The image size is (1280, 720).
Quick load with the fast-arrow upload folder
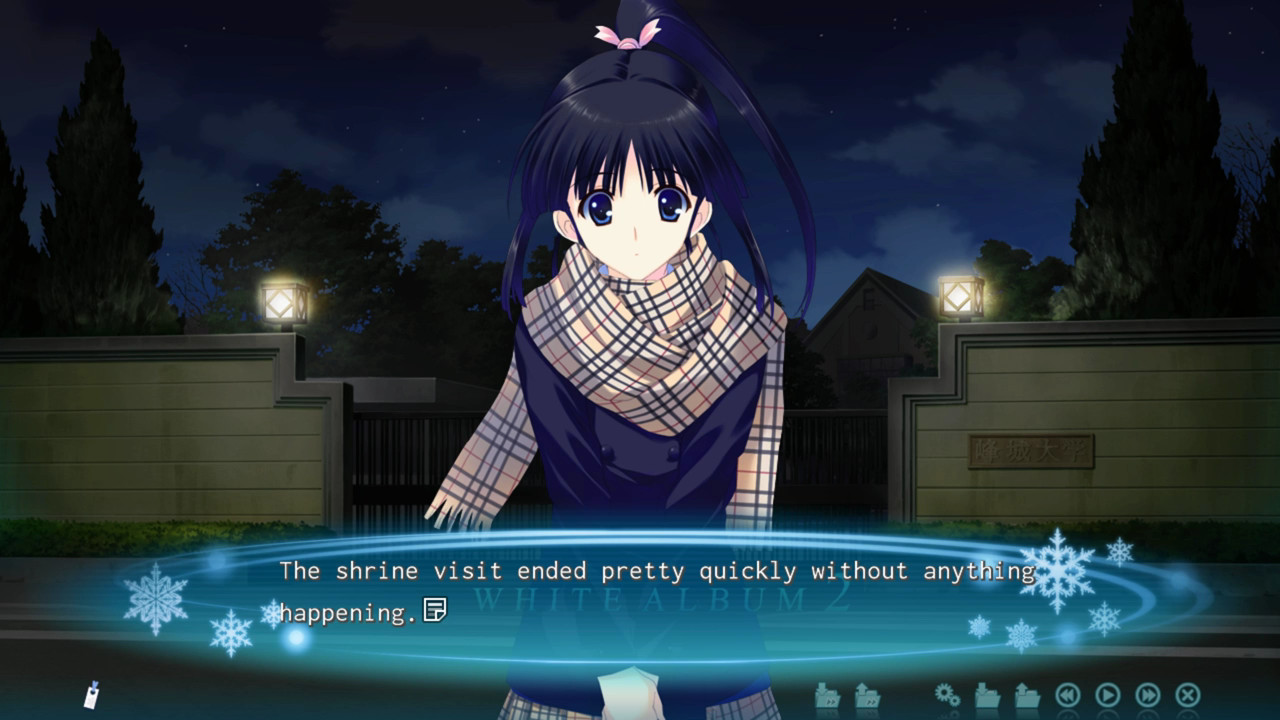click(x=867, y=694)
